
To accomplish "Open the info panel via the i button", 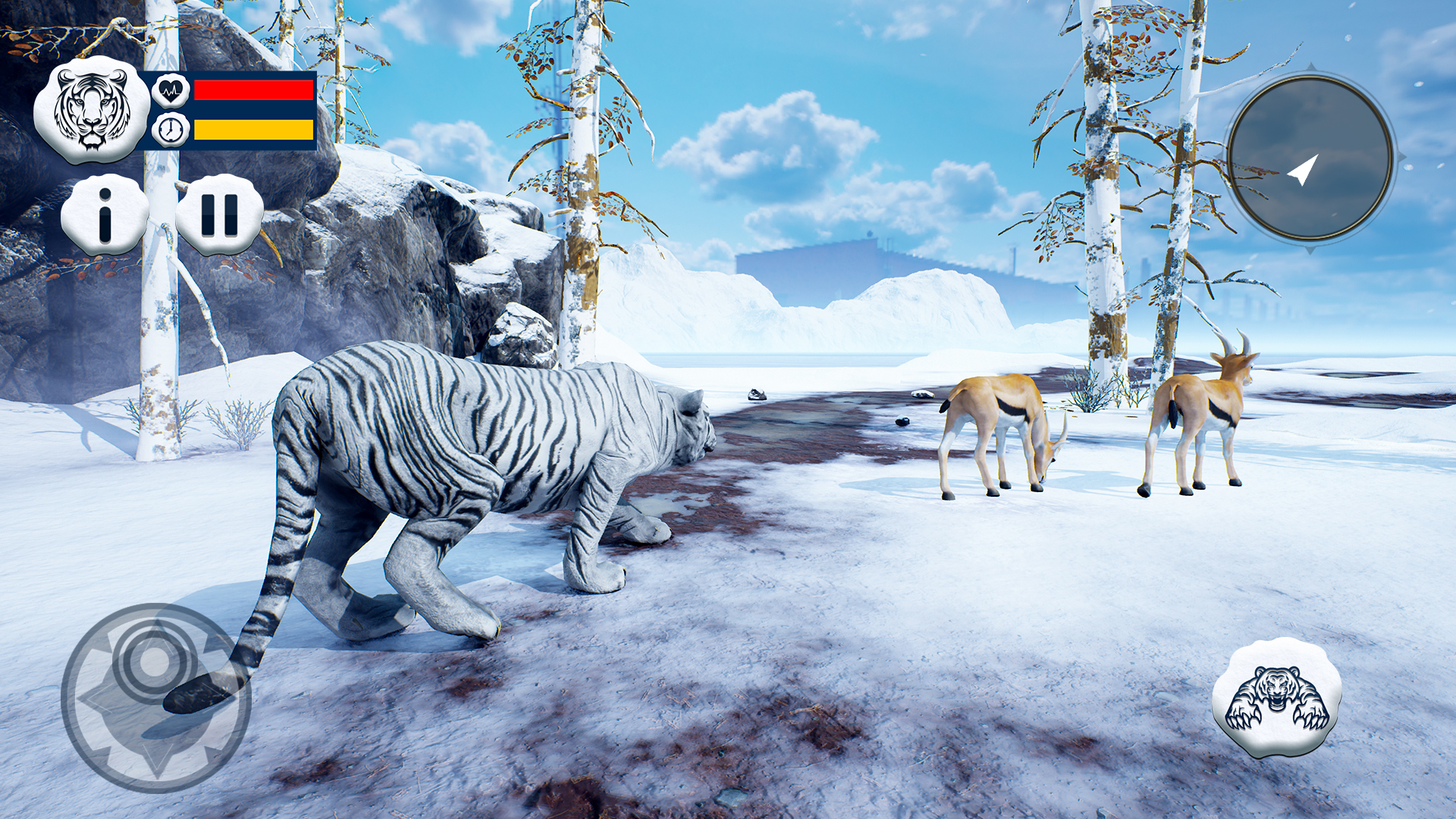I will click(106, 215).
